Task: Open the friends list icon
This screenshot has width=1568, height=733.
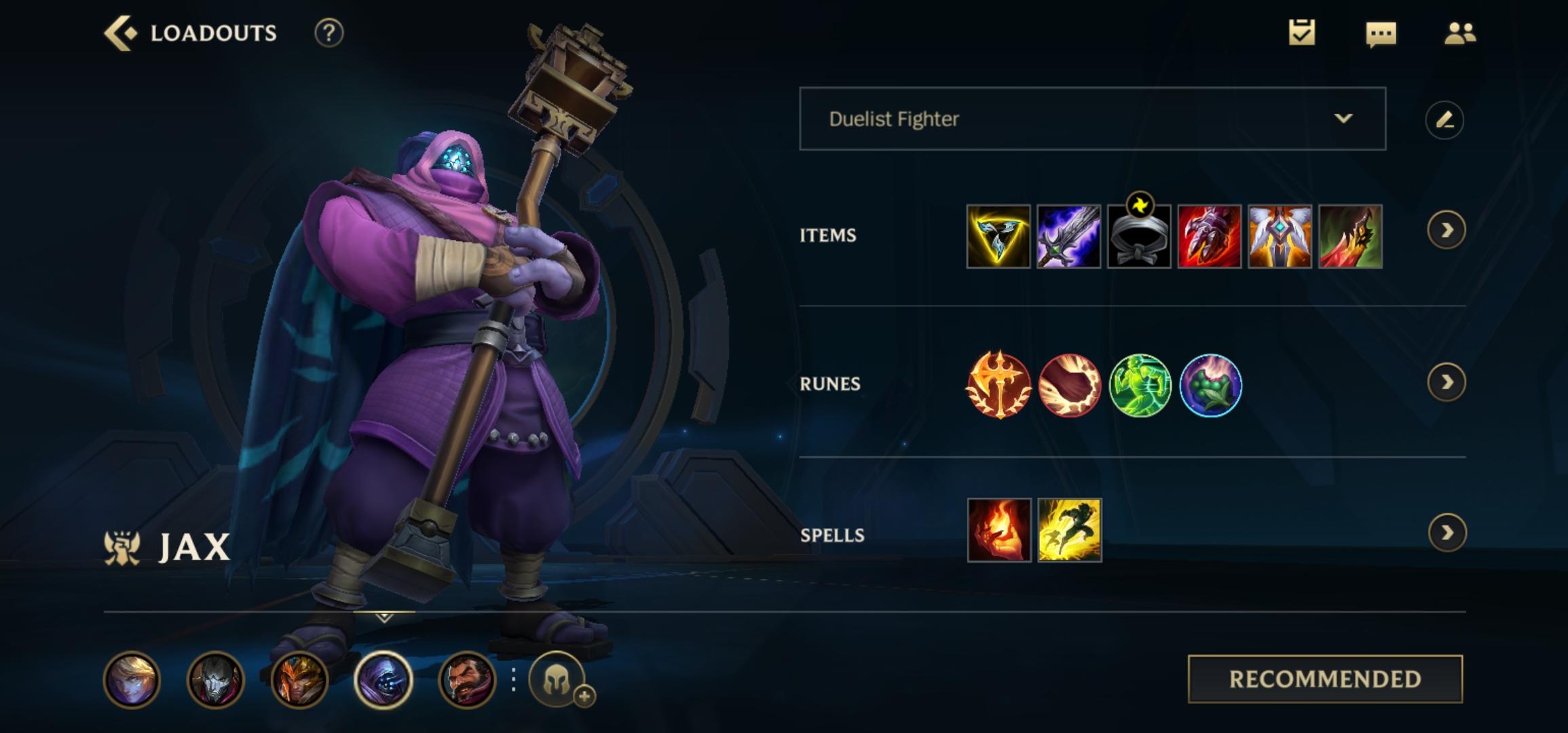Action: coord(1459,33)
